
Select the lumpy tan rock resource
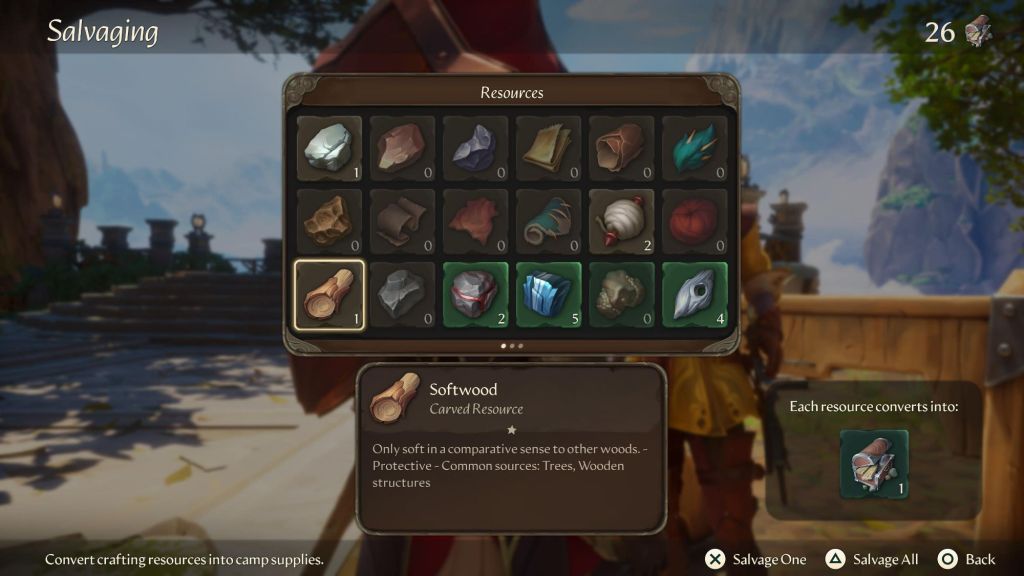pos(621,294)
